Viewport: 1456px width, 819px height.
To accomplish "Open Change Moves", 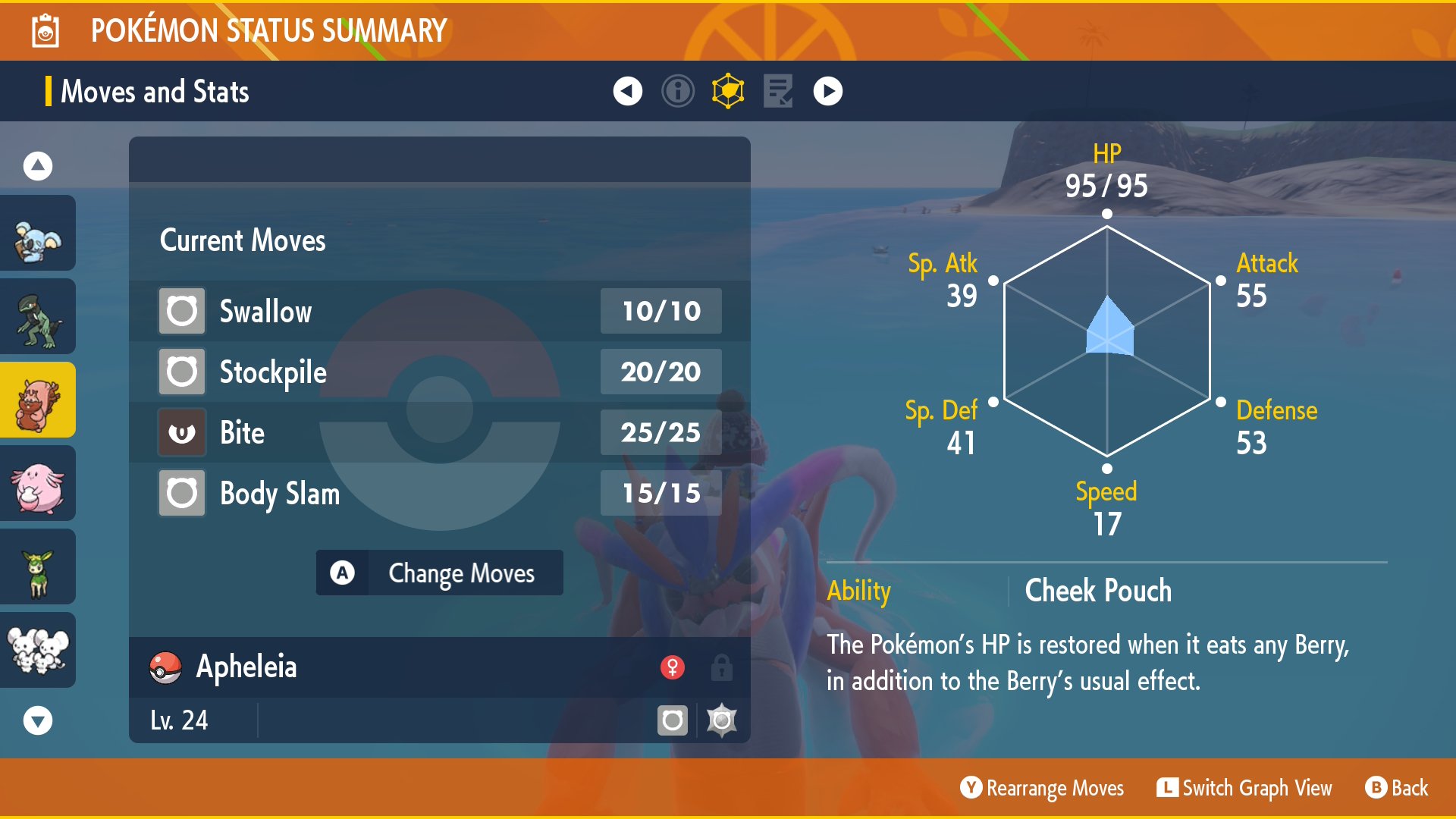I will (x=440, y=573).
